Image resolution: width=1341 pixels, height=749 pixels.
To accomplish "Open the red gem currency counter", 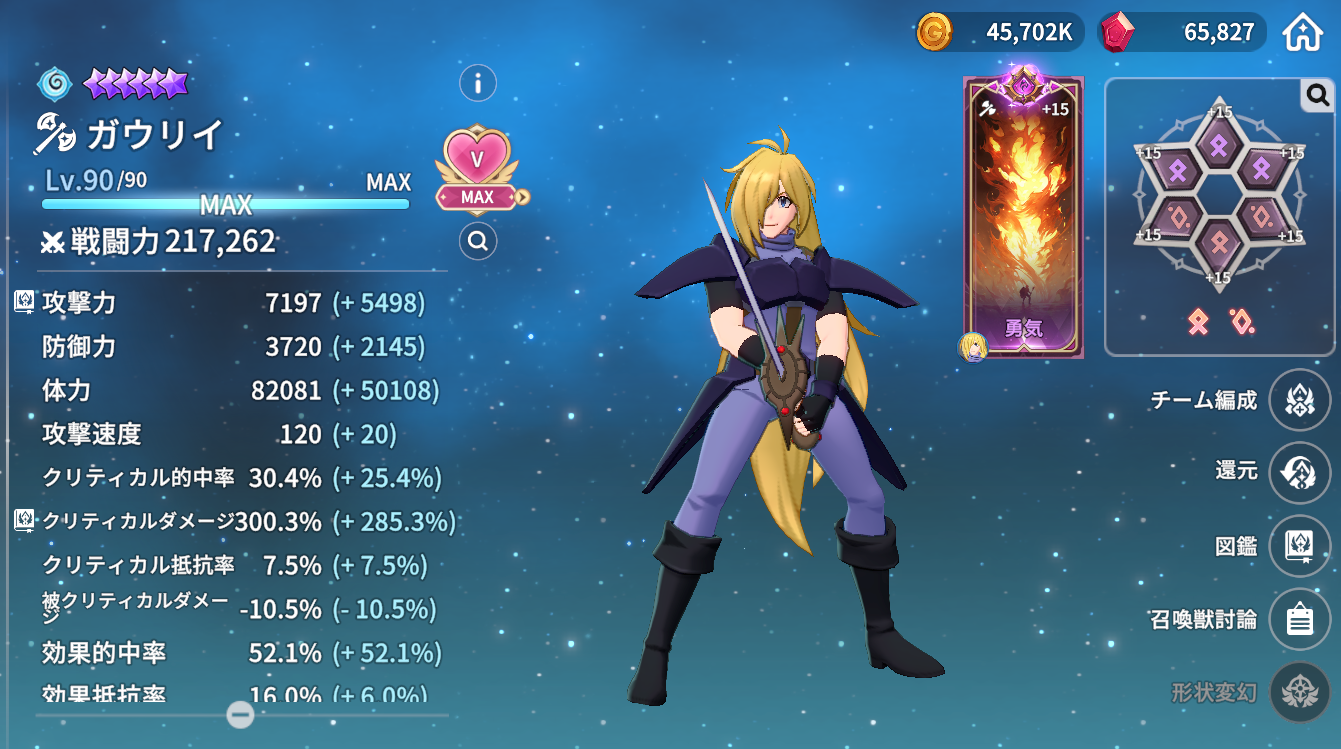I will pyautogui.click(x=1182, y=32).
